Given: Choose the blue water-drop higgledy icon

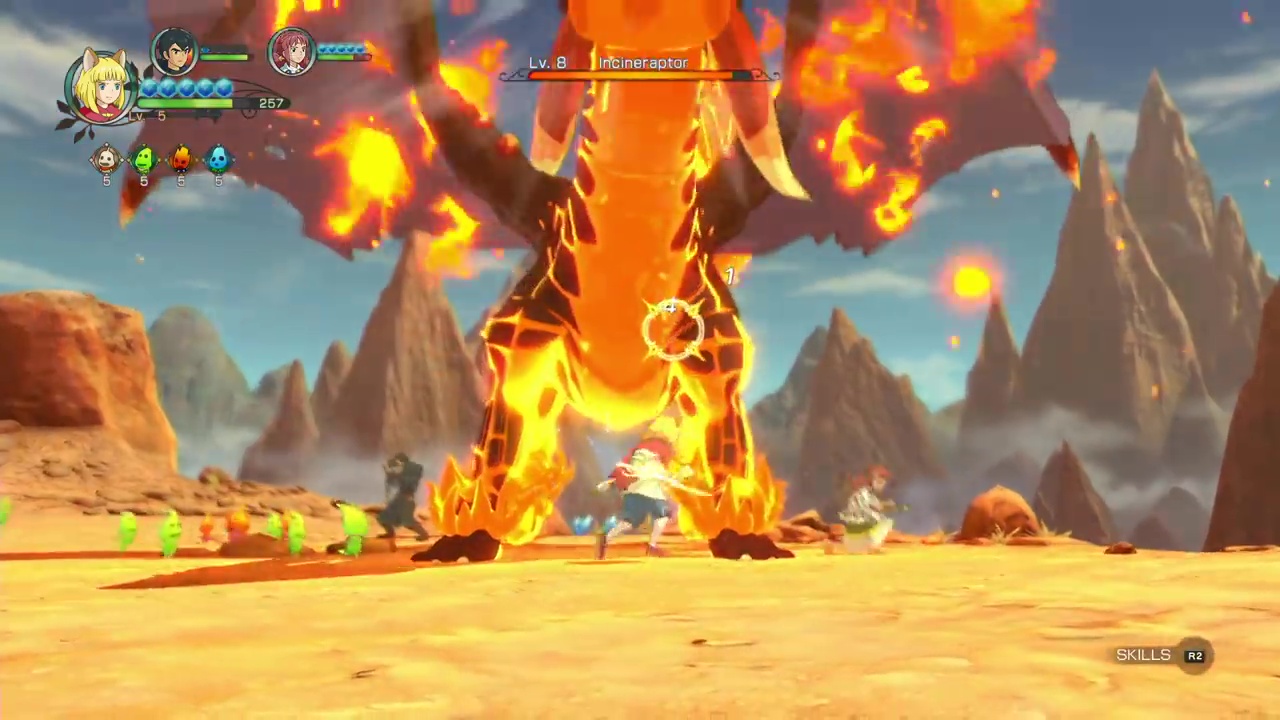Looking at the screenshot, I should pos(218,159).
